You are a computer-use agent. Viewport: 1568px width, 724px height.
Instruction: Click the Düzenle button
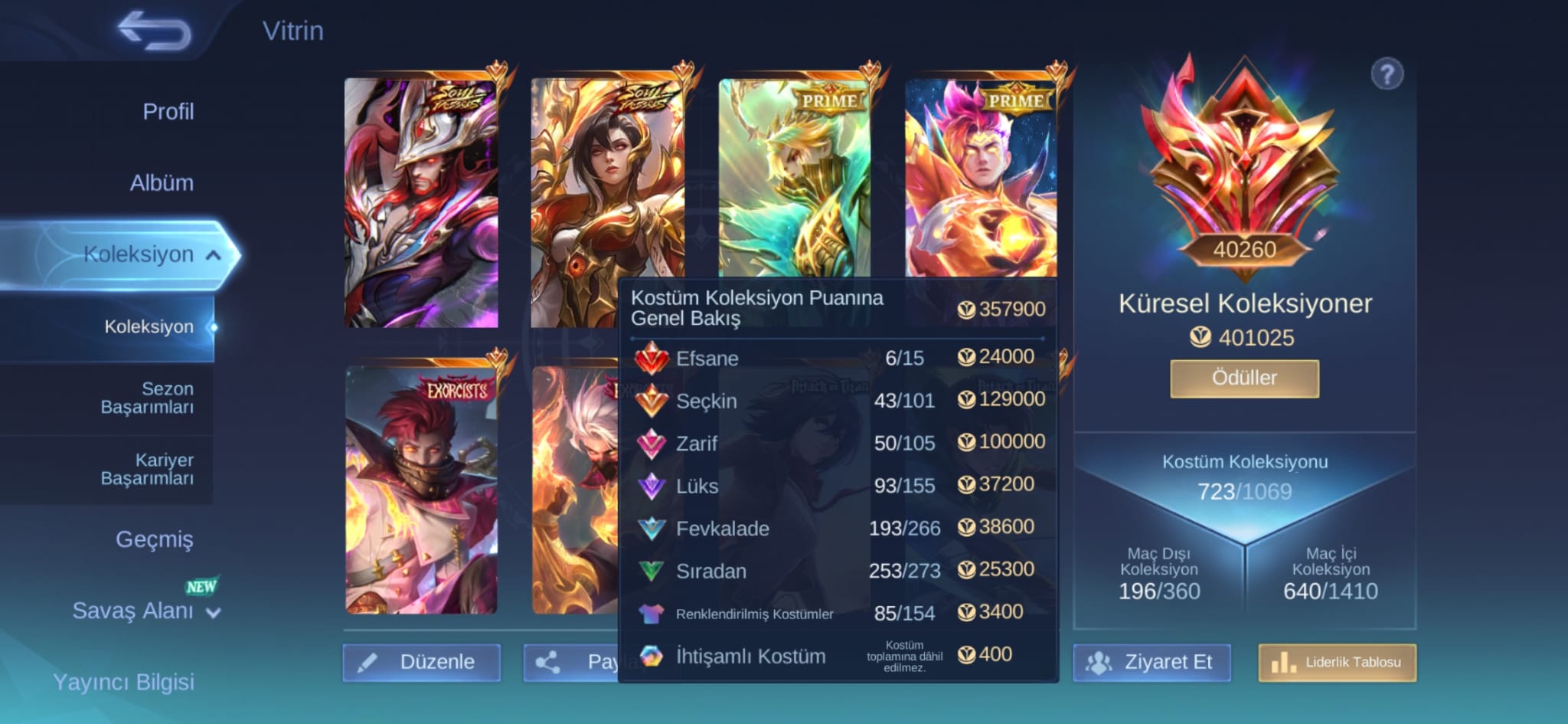point(422,662)
